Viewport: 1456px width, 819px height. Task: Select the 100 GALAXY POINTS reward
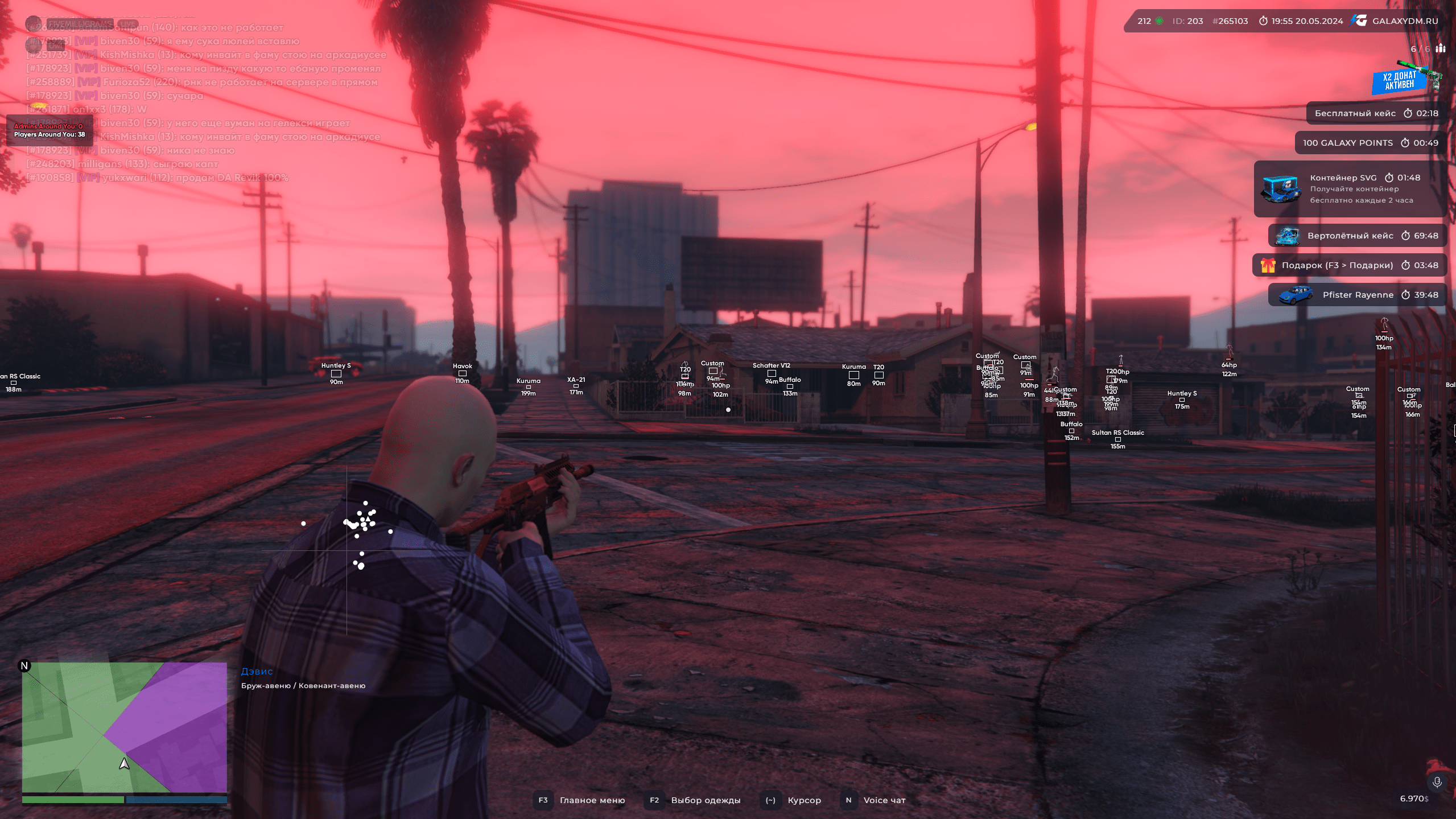pos(1370,143)
